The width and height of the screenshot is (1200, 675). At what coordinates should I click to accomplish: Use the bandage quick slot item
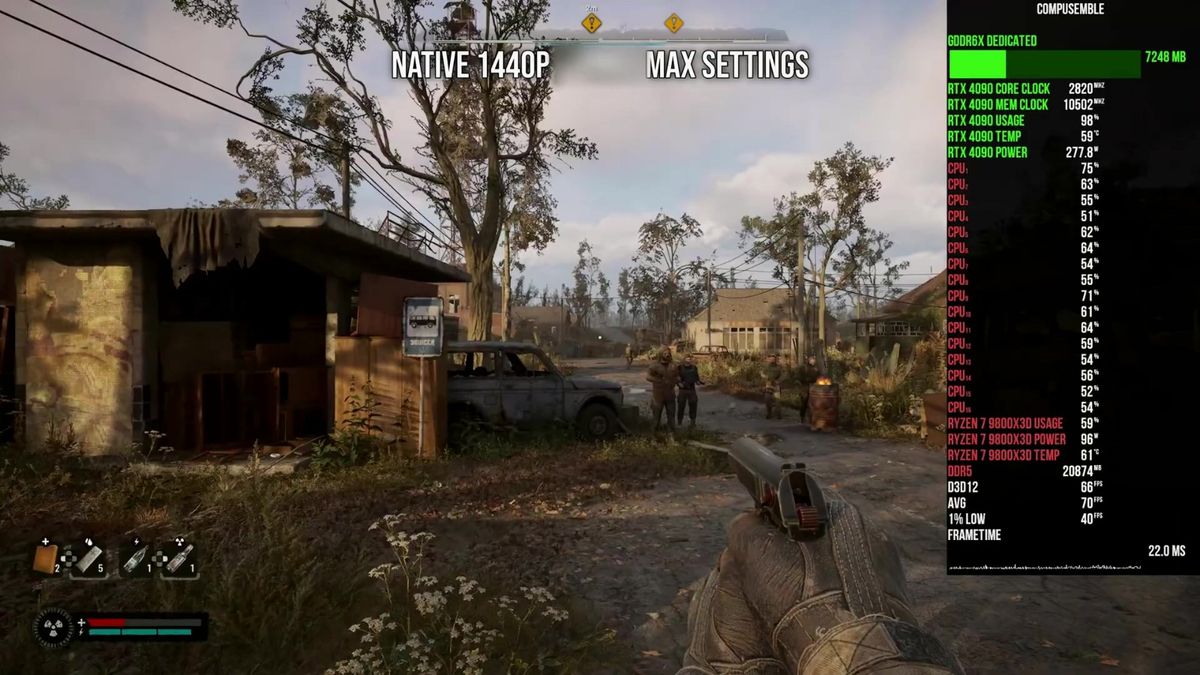[x=89, y=558]
